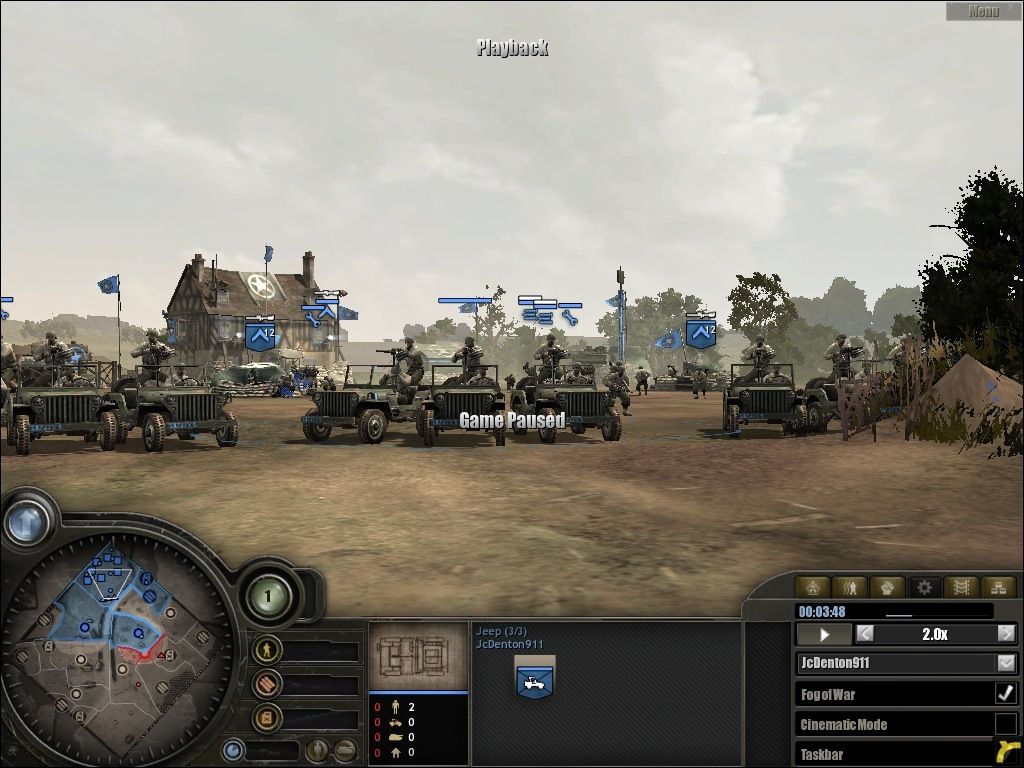Image resolution: width=1024 pixels, height=768 pixels.
Task: Open the Menu button
Action: coord(983,11)
